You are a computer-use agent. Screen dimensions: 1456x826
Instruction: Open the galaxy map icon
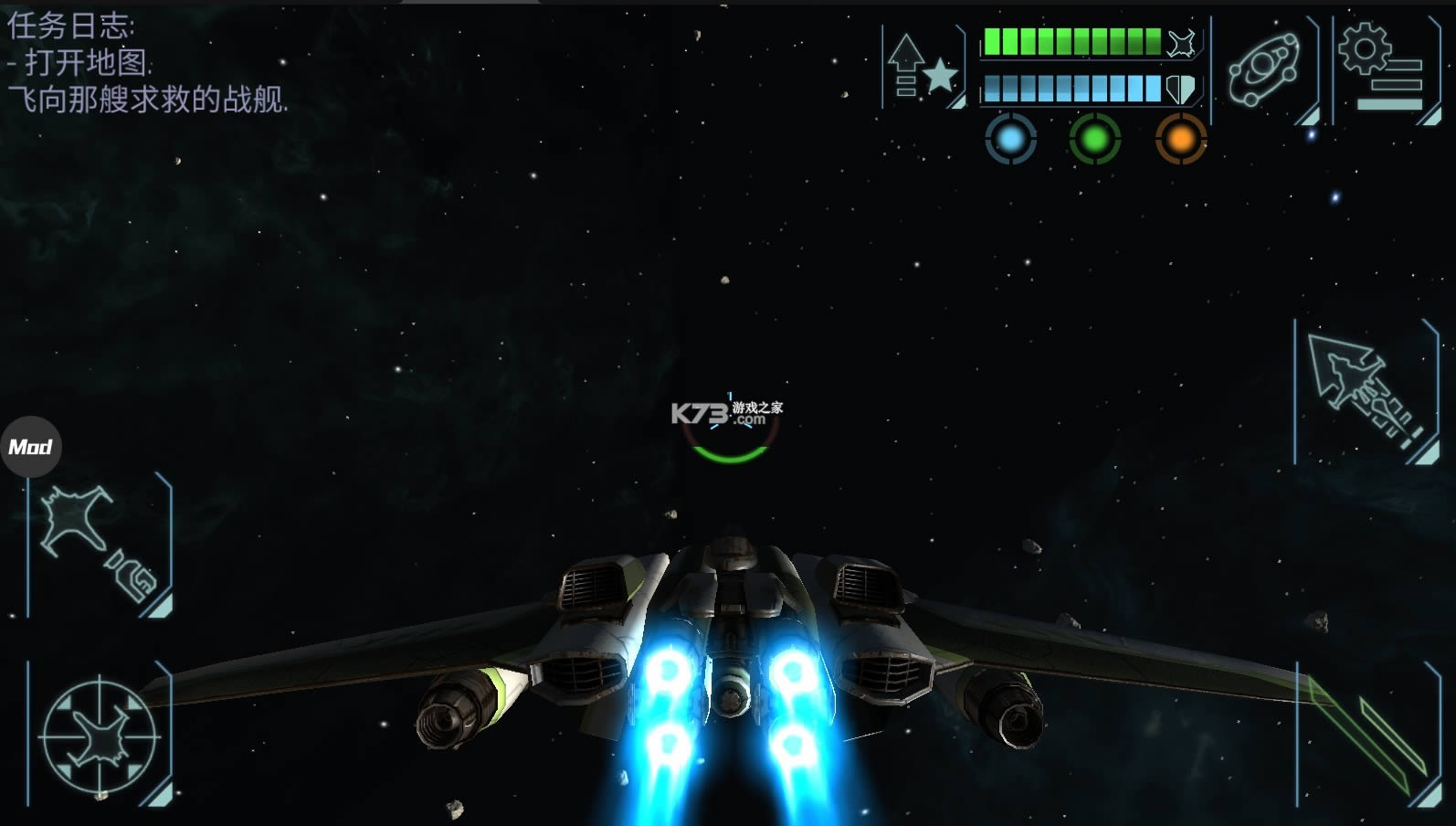click(1265, 68)
